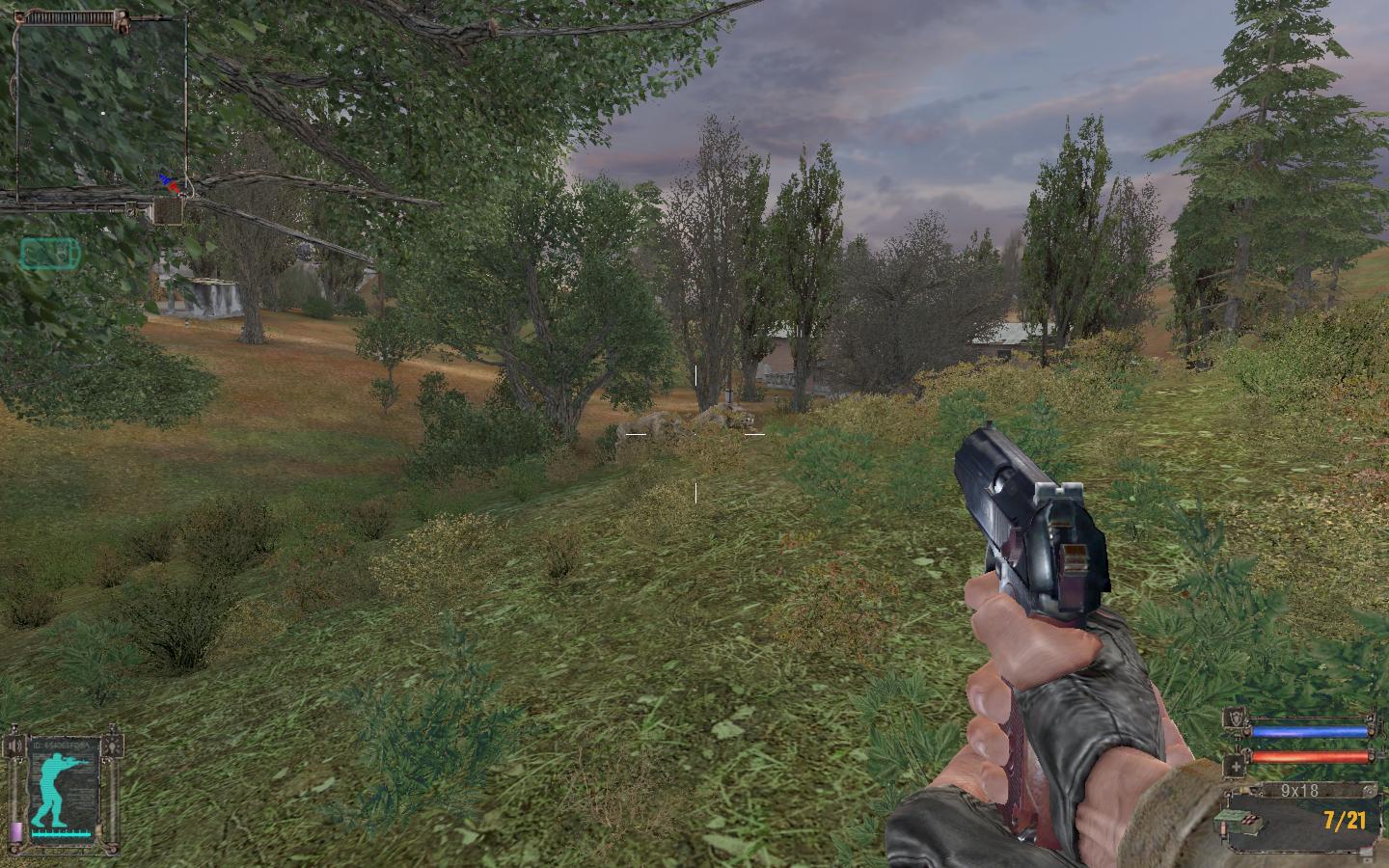Click the speaker noise indicator icon
Image resolution: width=1389 pixels, height=868 pixels.
(14, 745)
